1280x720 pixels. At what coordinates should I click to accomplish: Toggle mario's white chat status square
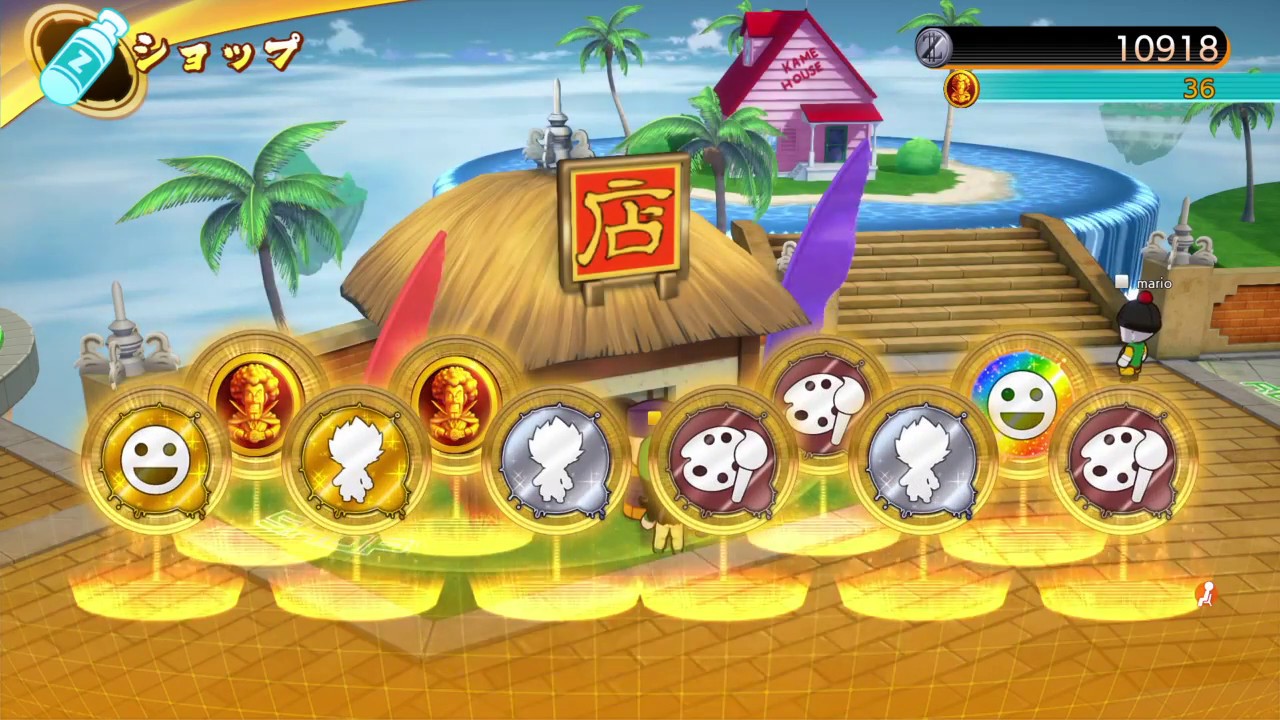tap(1121, 283)
